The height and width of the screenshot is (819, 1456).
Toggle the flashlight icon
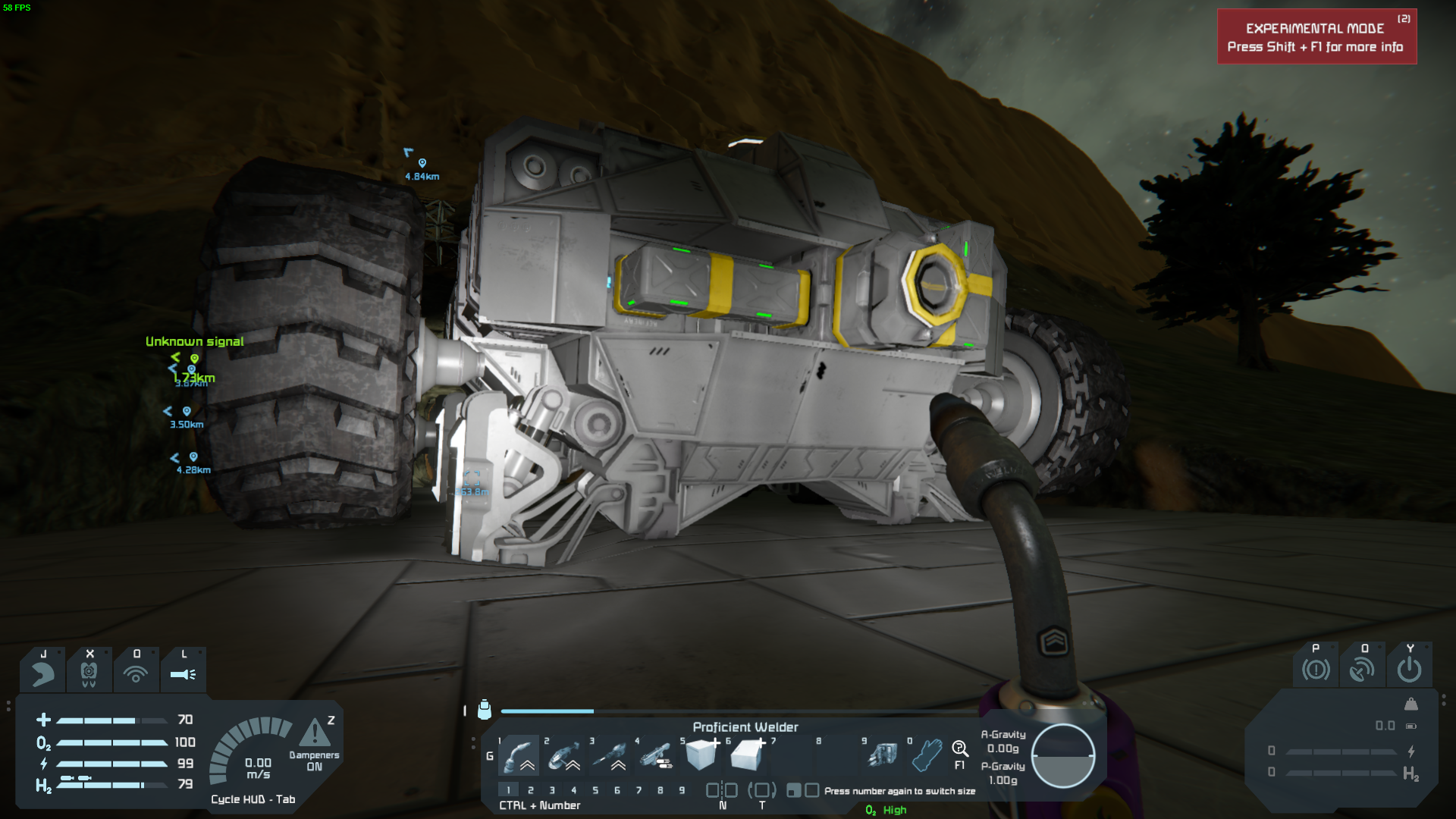tap(183, 673)
